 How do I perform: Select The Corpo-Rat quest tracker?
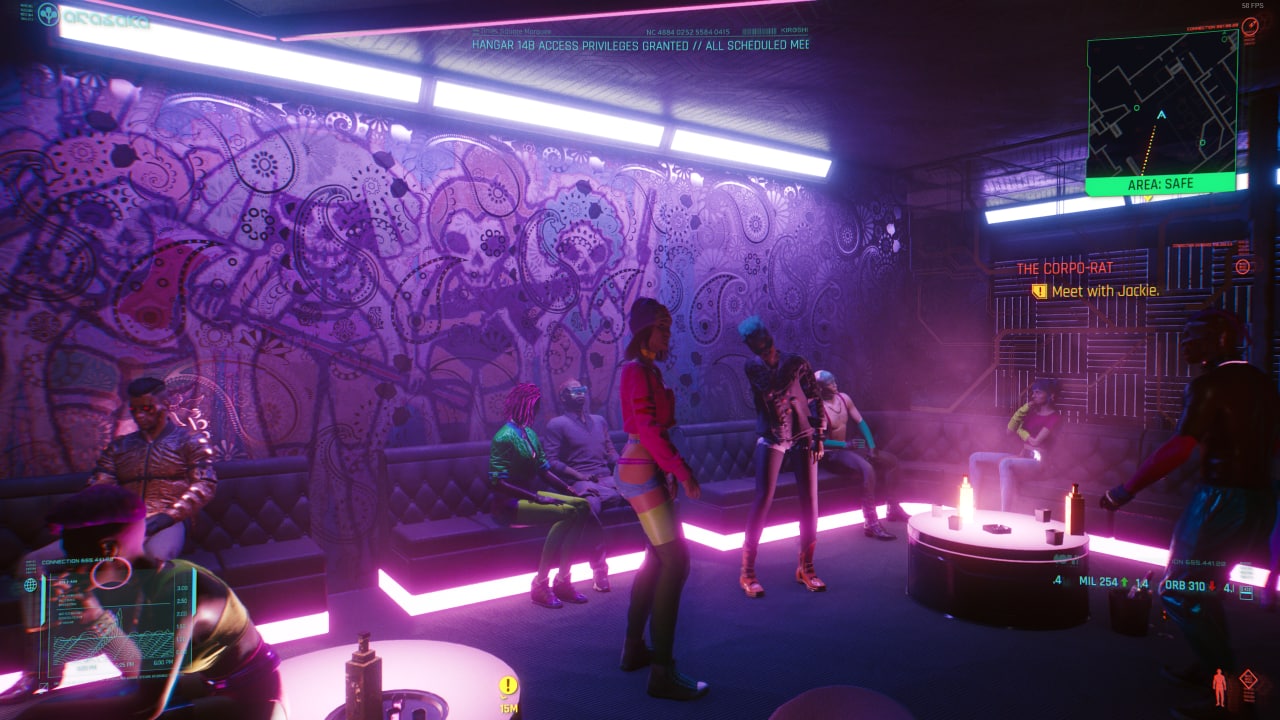click(x=1064, y=268)
